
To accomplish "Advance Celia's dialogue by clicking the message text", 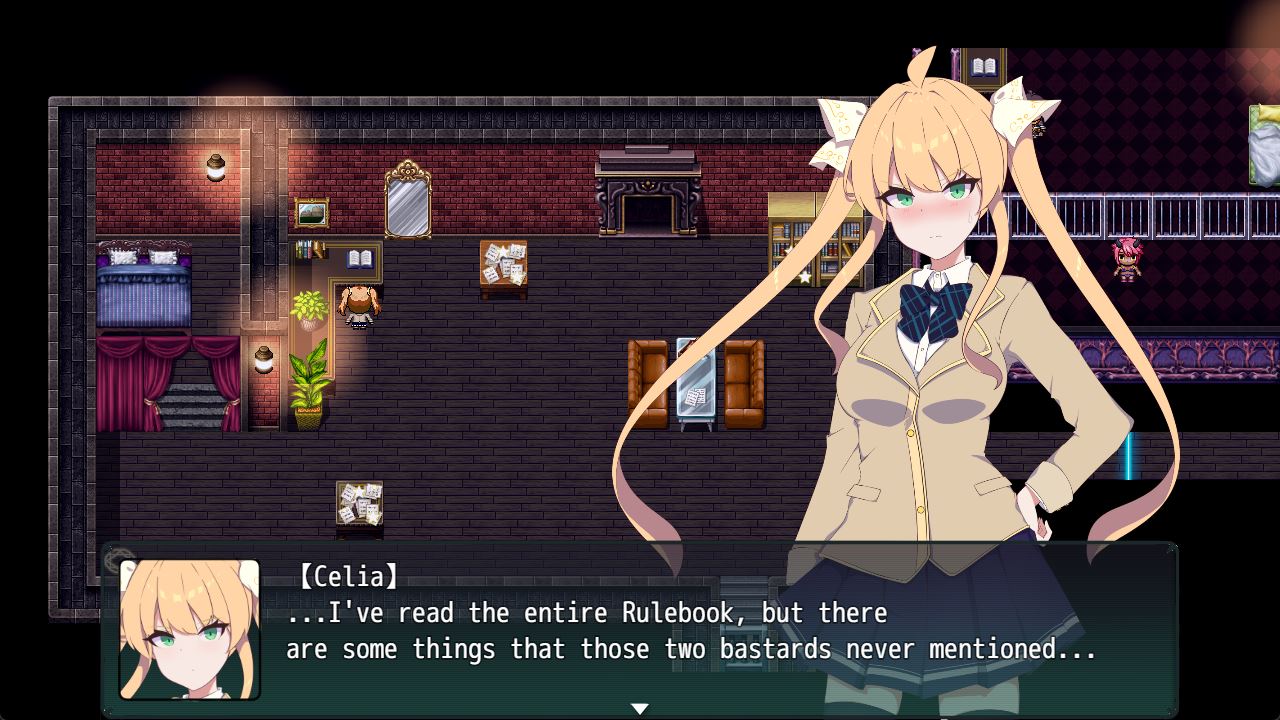I will 690,631.
